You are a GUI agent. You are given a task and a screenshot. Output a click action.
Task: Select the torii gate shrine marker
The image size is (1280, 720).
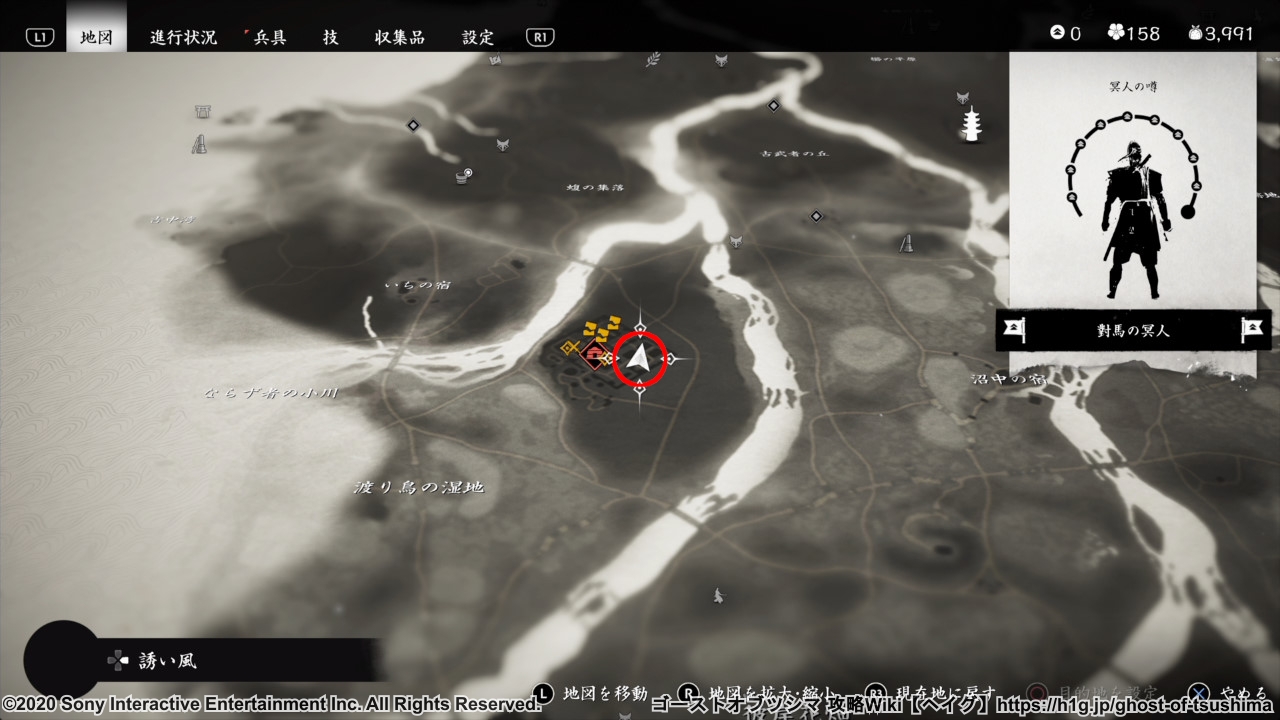coord(203,112)
